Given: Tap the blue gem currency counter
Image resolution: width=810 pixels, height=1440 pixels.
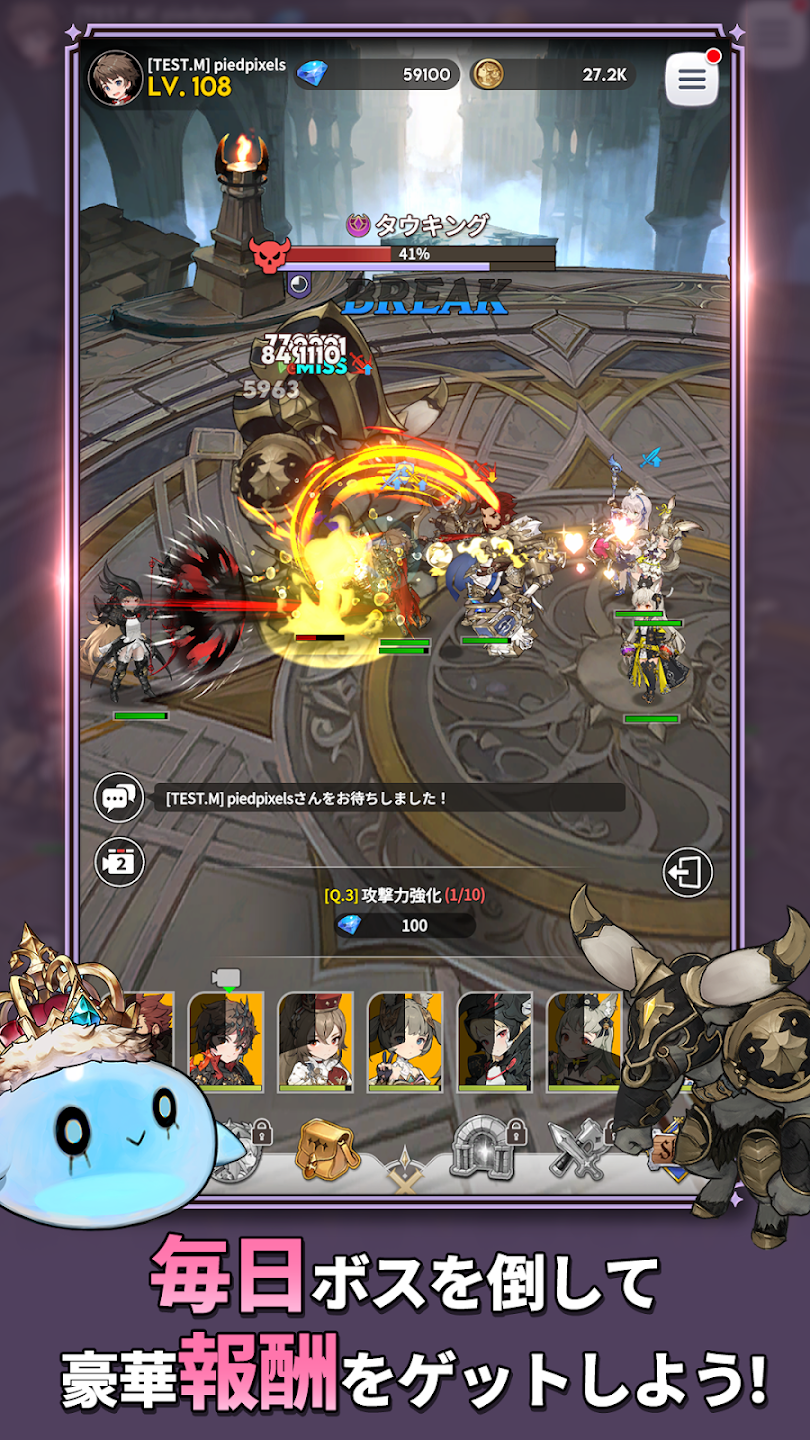Looking at the screenshot, I should [380, 74].
